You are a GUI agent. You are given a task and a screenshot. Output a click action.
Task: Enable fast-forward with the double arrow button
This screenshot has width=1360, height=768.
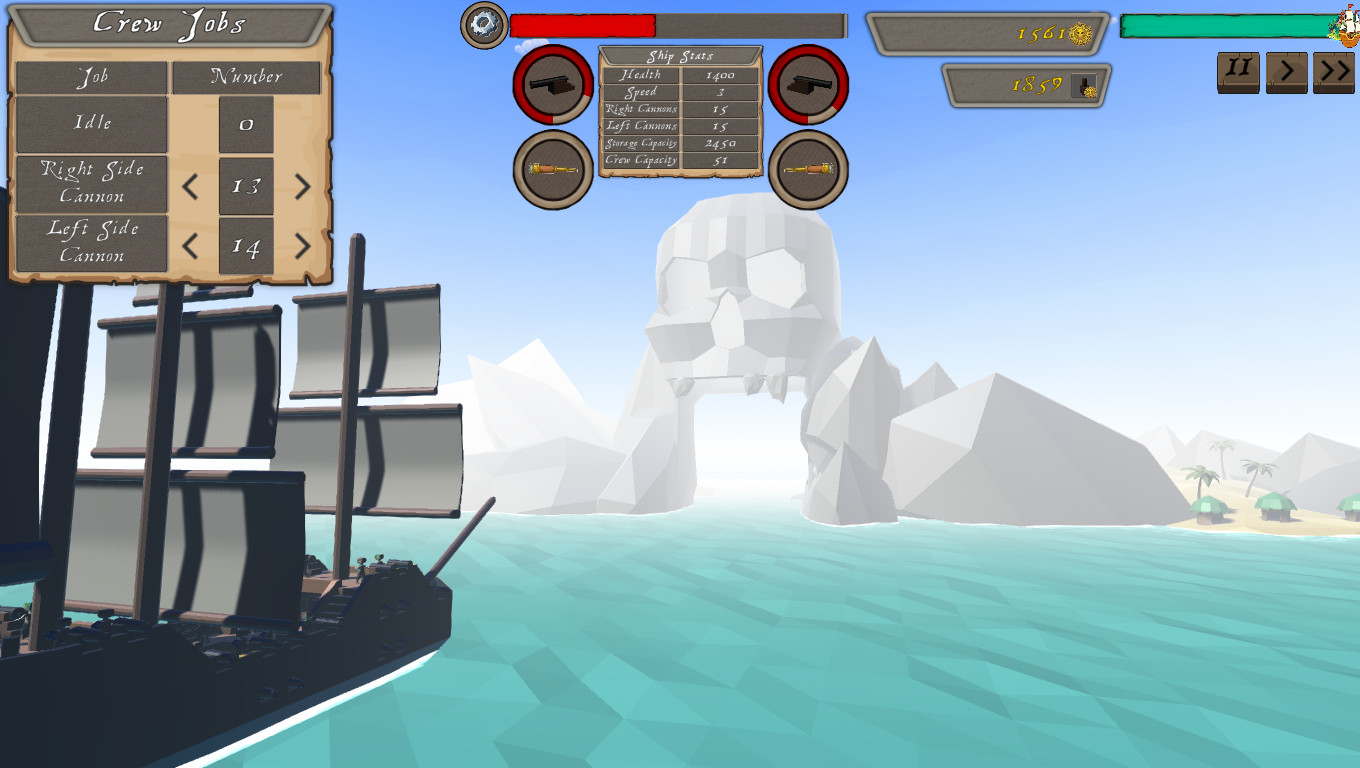click(x=1334, y=71)
